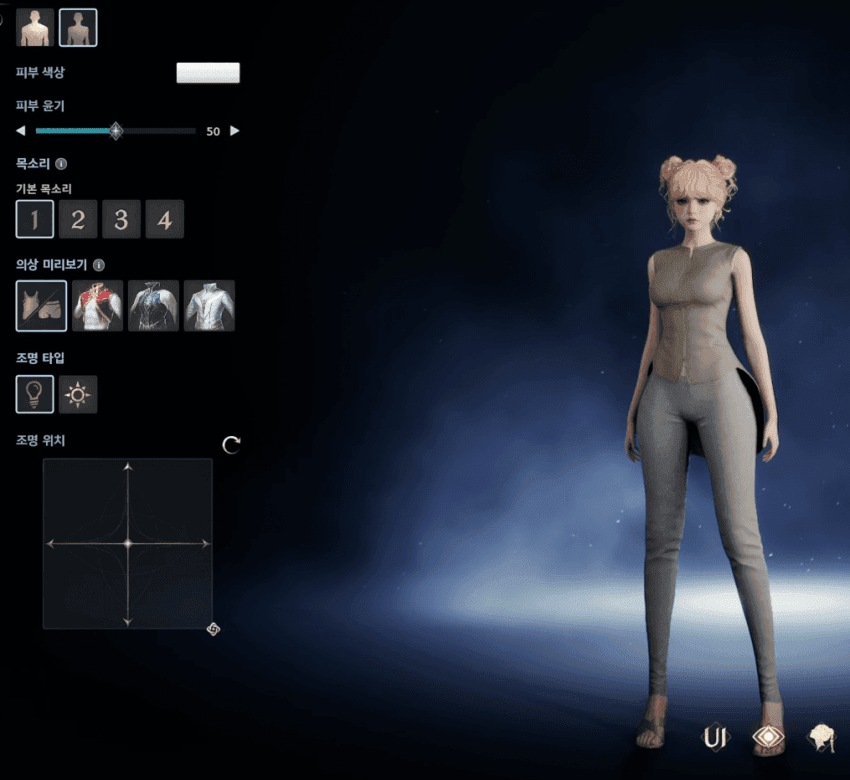Preview the red and white outfit
850x780 pixels.
98,306
